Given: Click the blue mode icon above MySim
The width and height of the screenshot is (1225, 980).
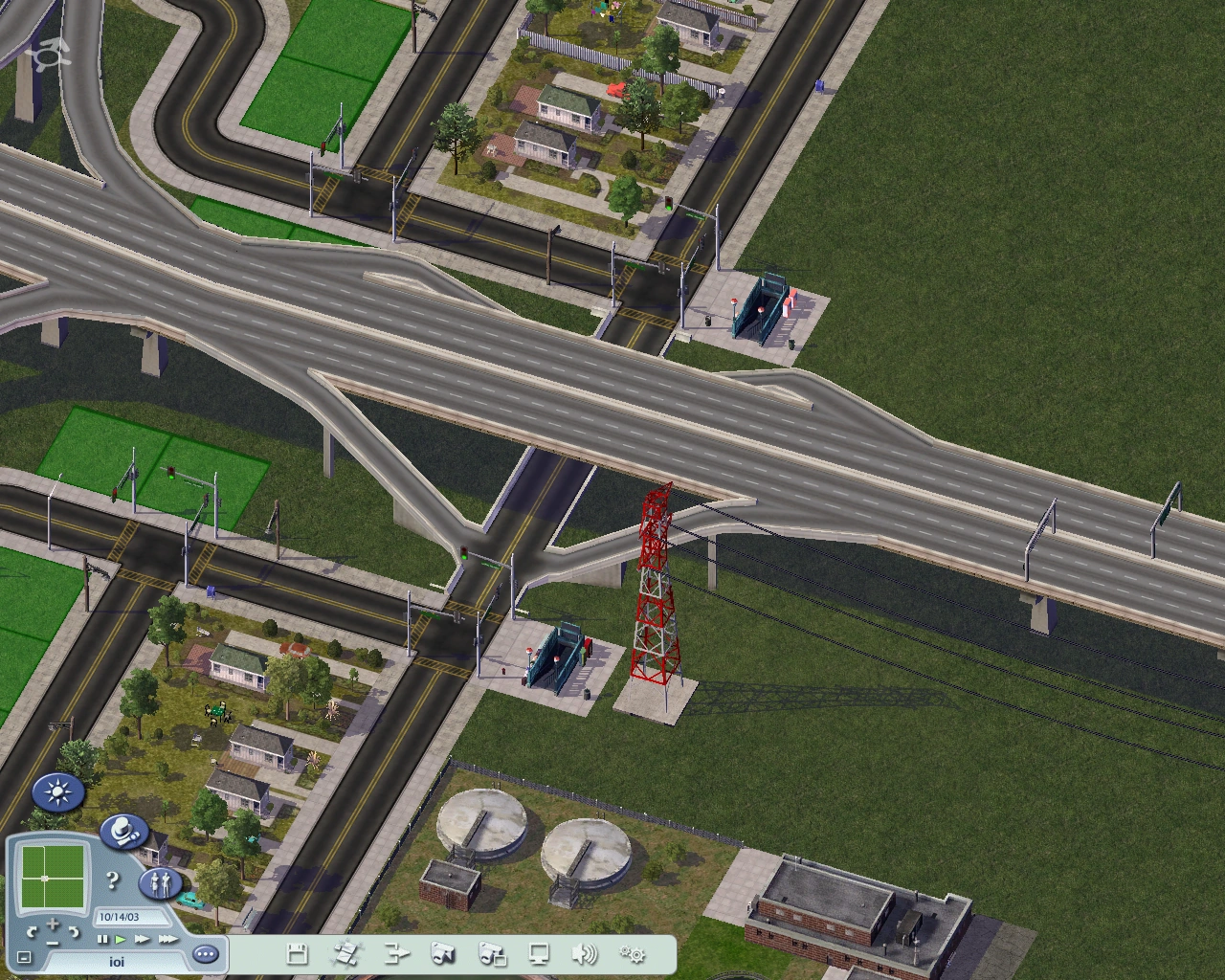Looking at the screenshot, I should pos(123,831).
